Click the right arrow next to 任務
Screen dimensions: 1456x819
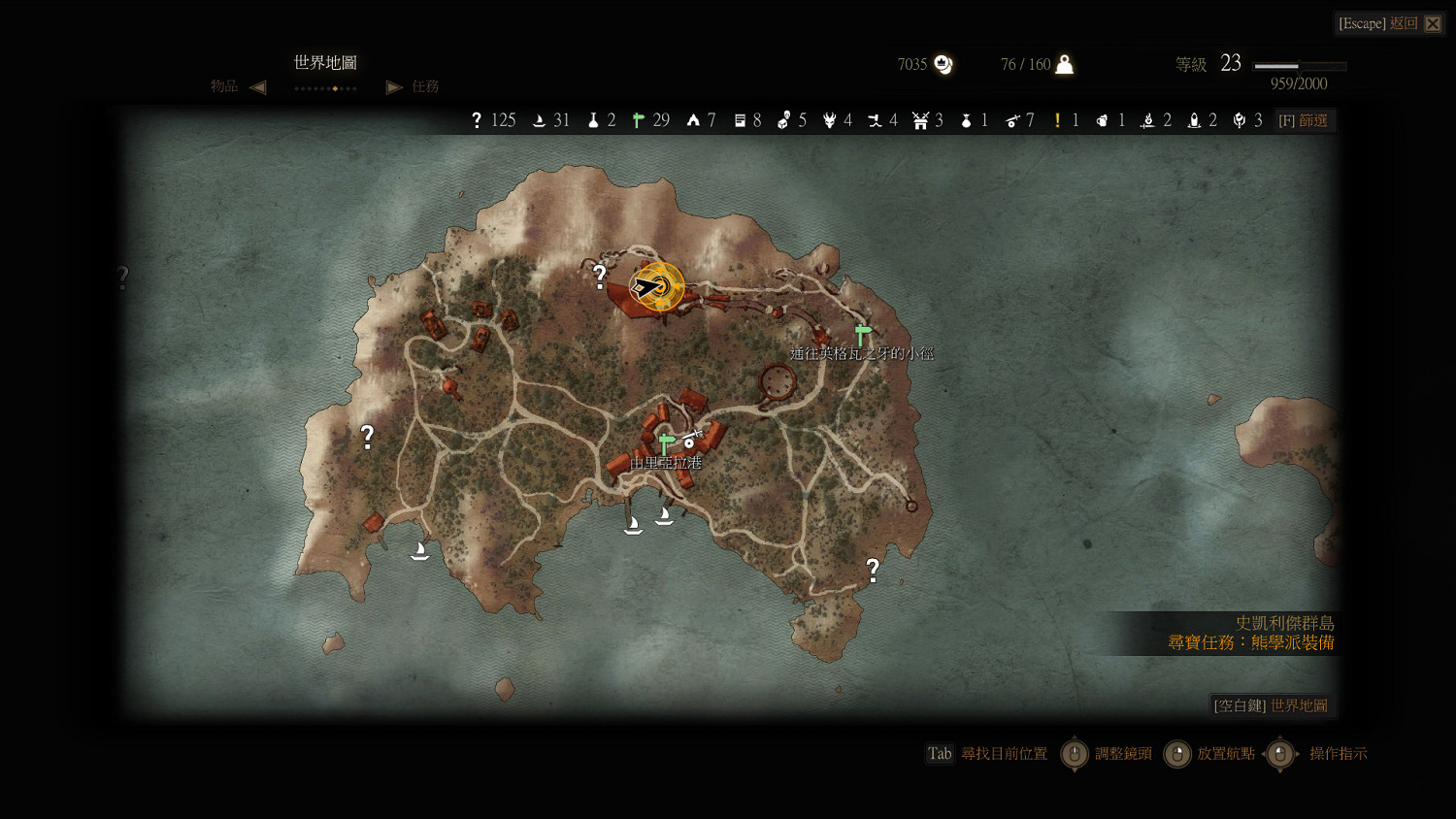[x=394, y=87]
